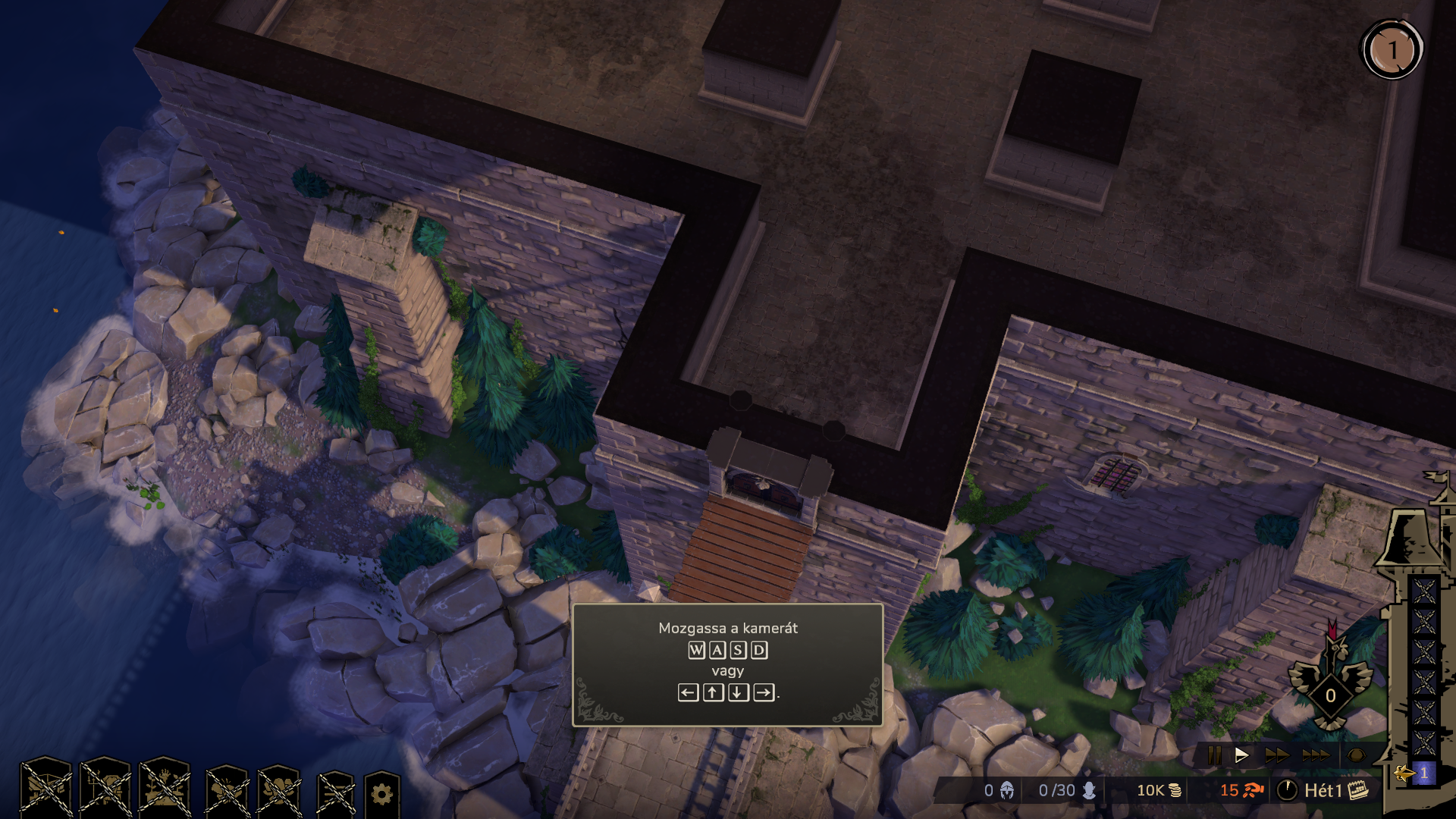Click the round number 1 medallion
This screenshot has height=819, width=1456.
1392,50
